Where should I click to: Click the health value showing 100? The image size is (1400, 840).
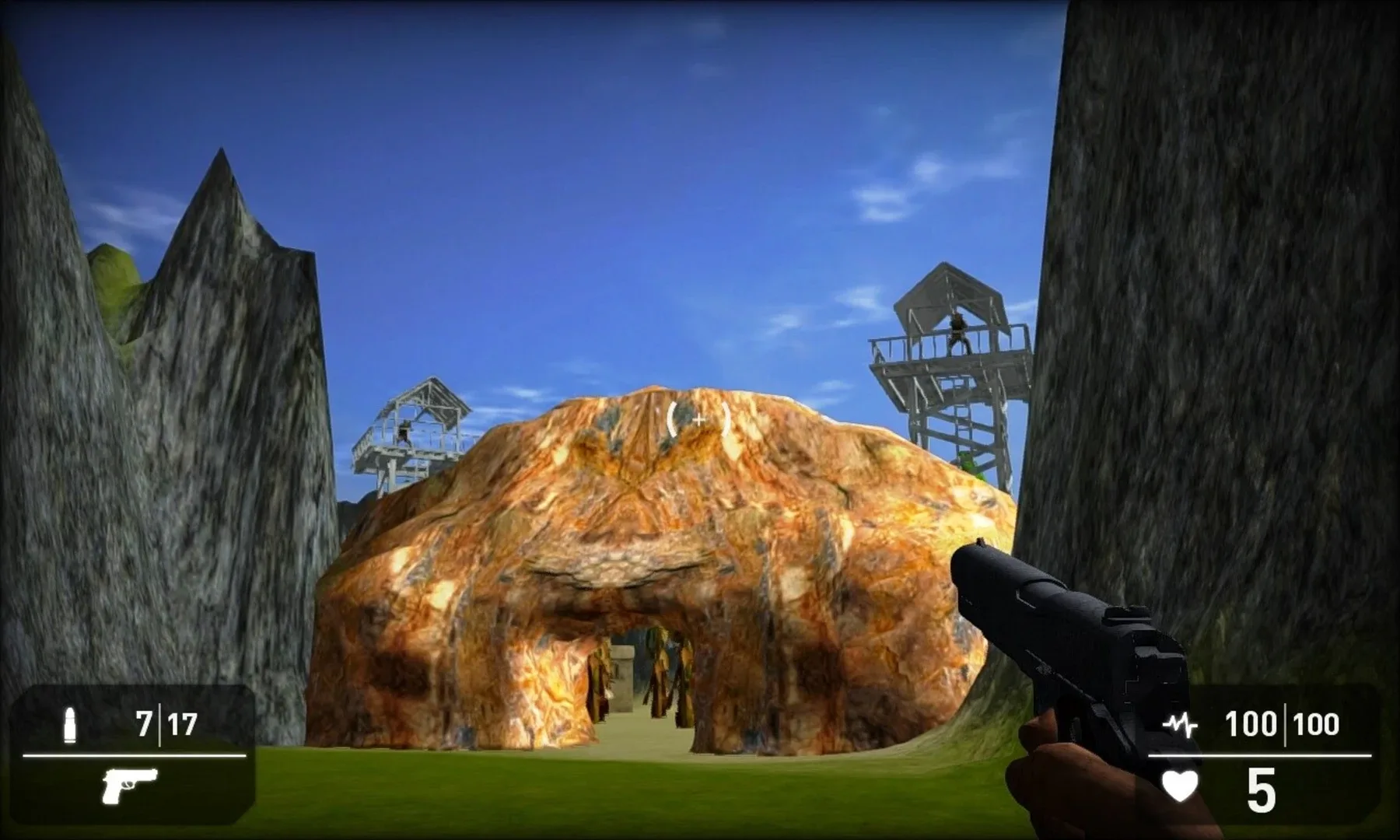coord(1252,723)
